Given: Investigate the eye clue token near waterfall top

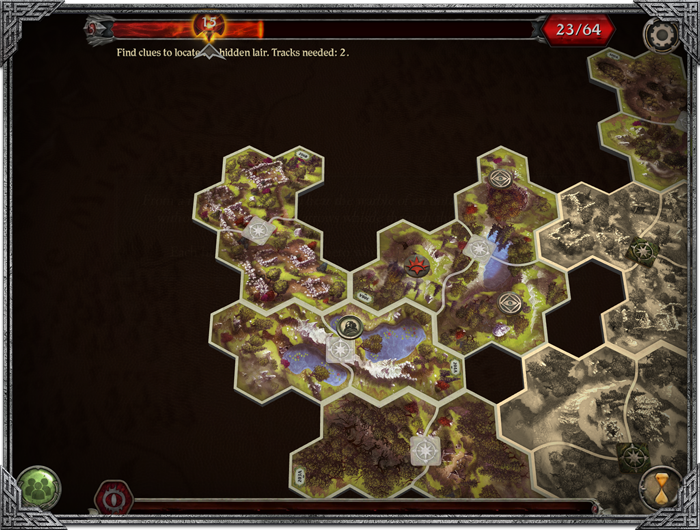Looking at the screenshot, I should coord(501,179).
